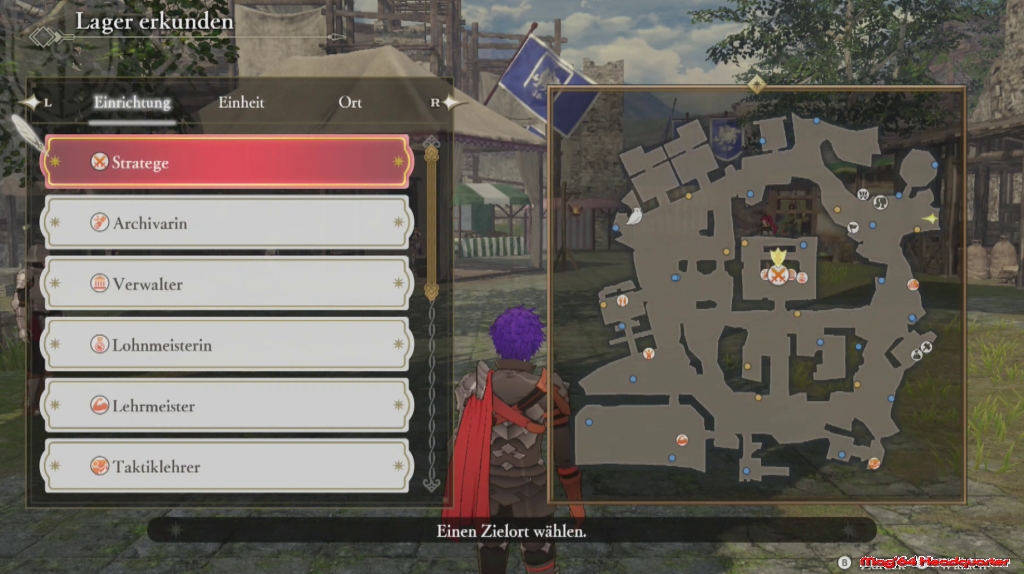Select the Taktiklehrer entry
1024x574 pixels.
point(228,466)
